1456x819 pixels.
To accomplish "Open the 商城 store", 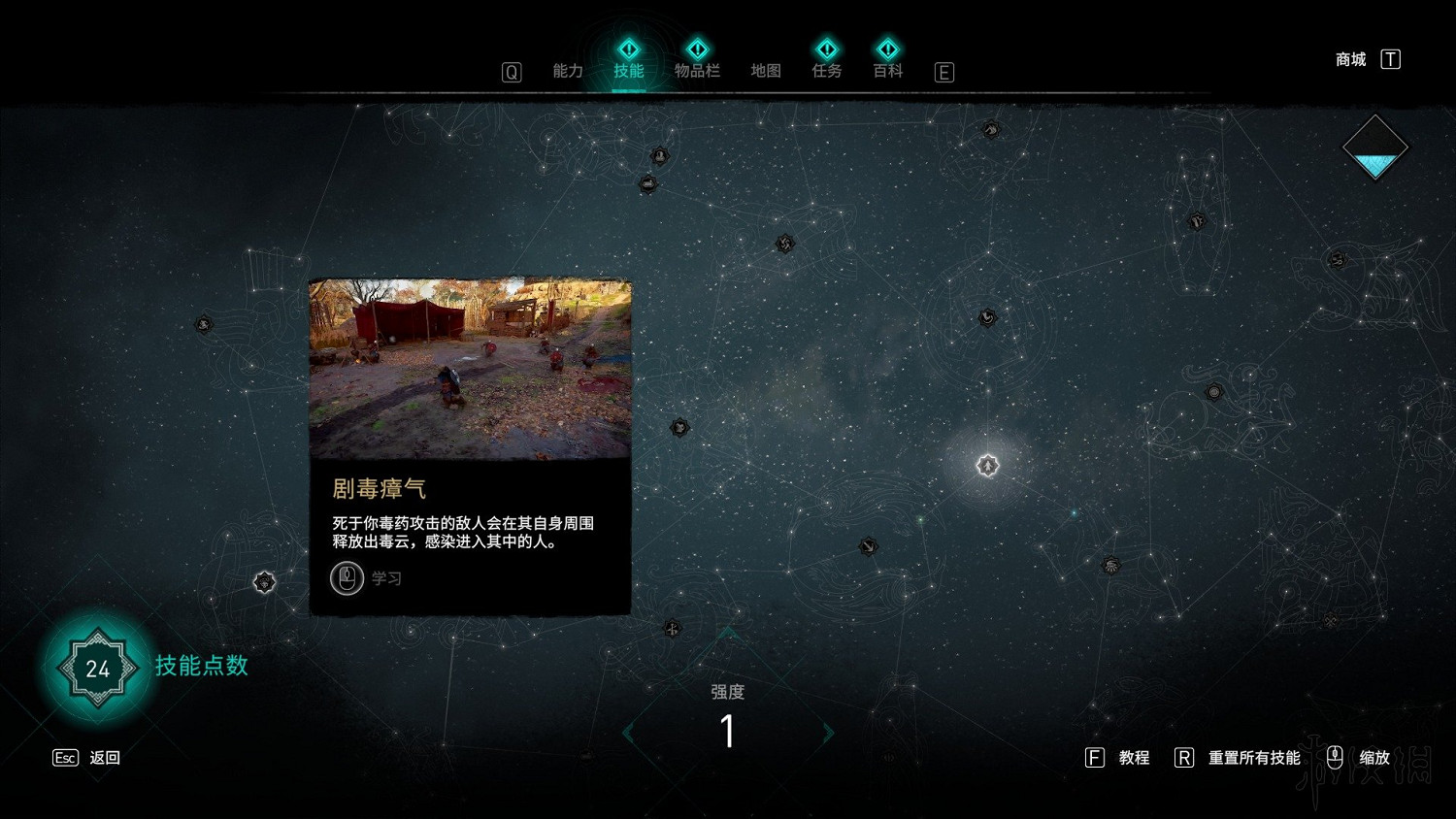I will point(1349,58).
